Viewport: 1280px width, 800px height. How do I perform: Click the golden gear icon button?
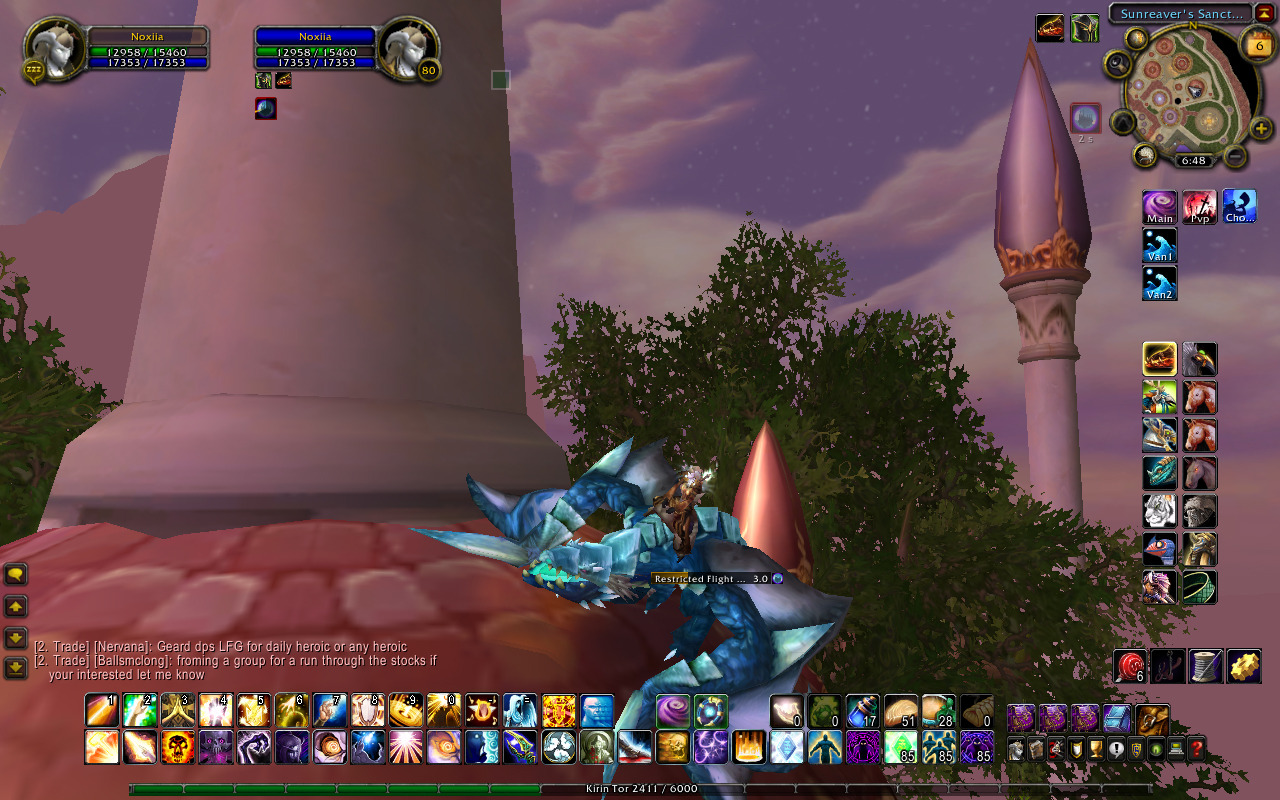click(x=1245, y=666)
